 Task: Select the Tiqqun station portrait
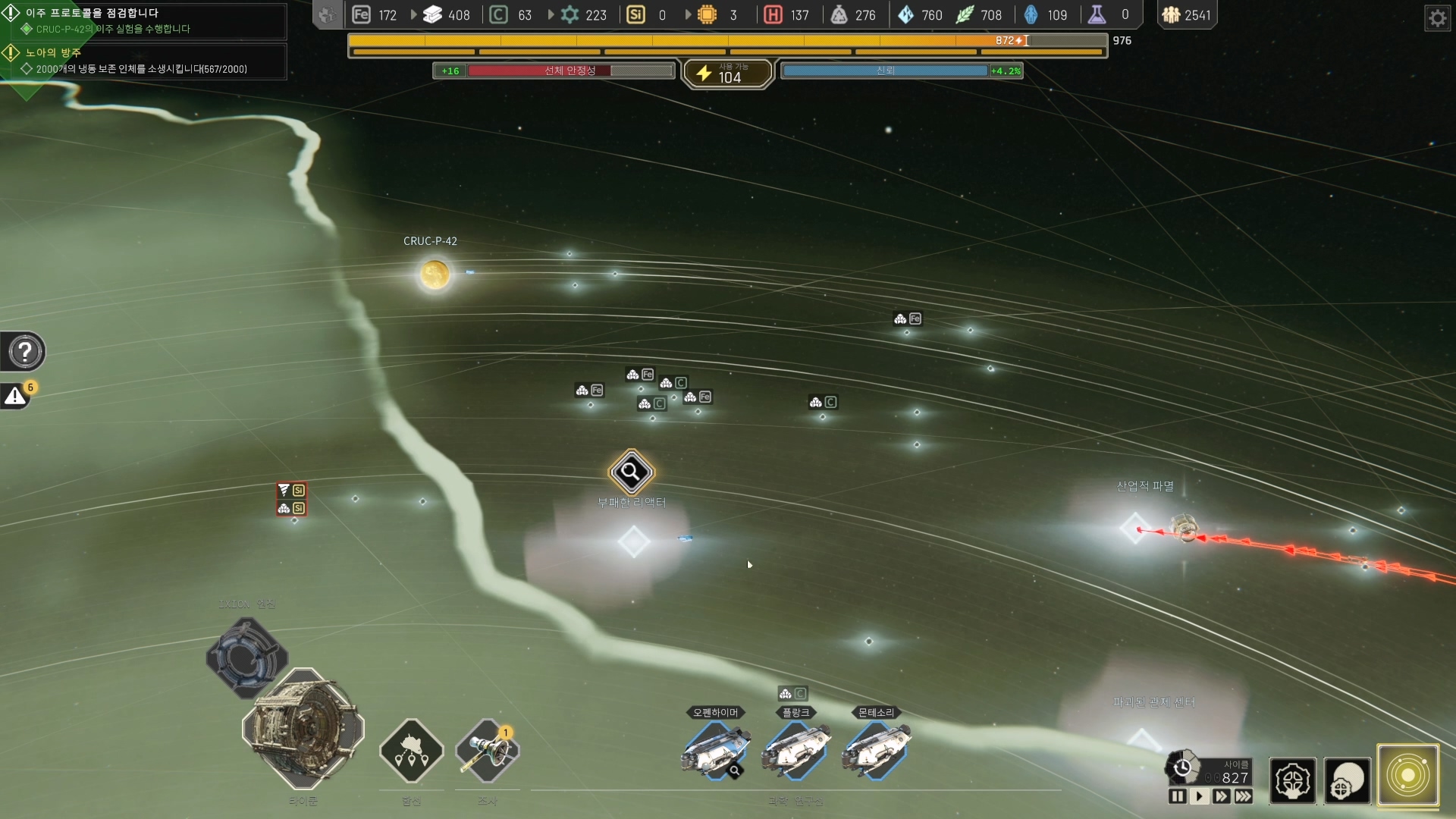point(303,729)
